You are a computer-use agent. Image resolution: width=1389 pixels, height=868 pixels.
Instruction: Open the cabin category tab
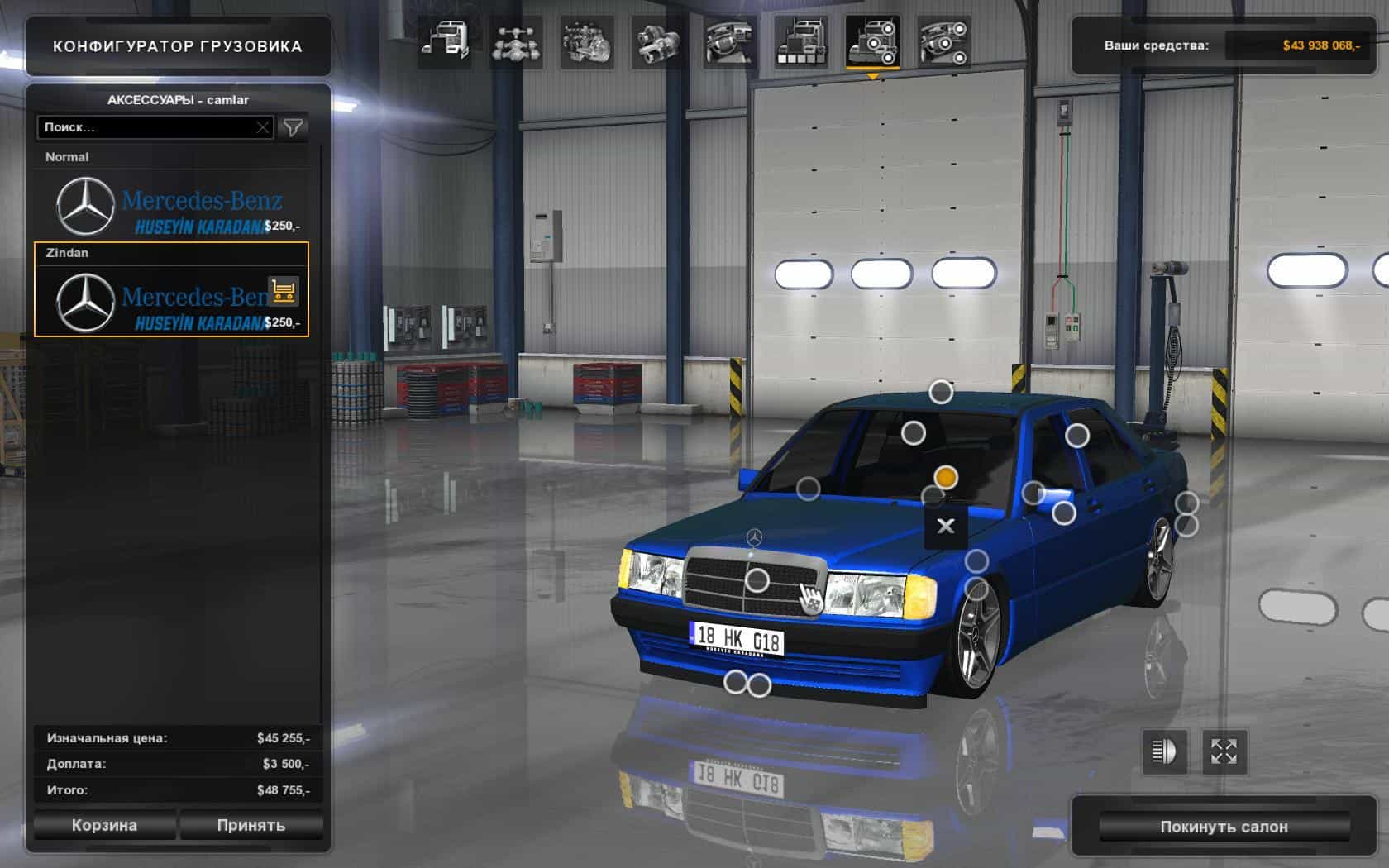coord(445,41)
